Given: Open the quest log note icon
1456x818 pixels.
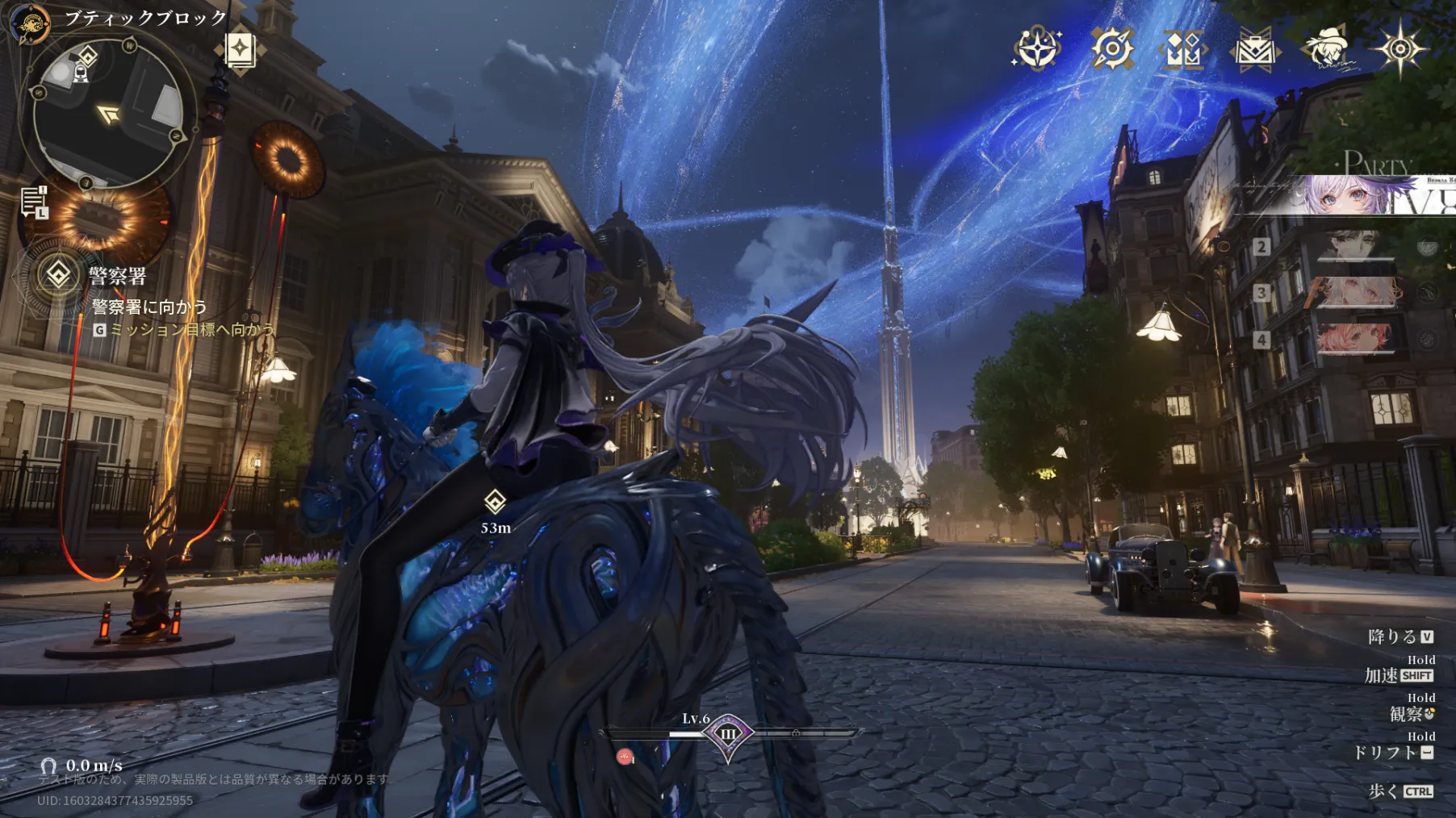Looking at the screenshot, I should (x=34, y=202).
